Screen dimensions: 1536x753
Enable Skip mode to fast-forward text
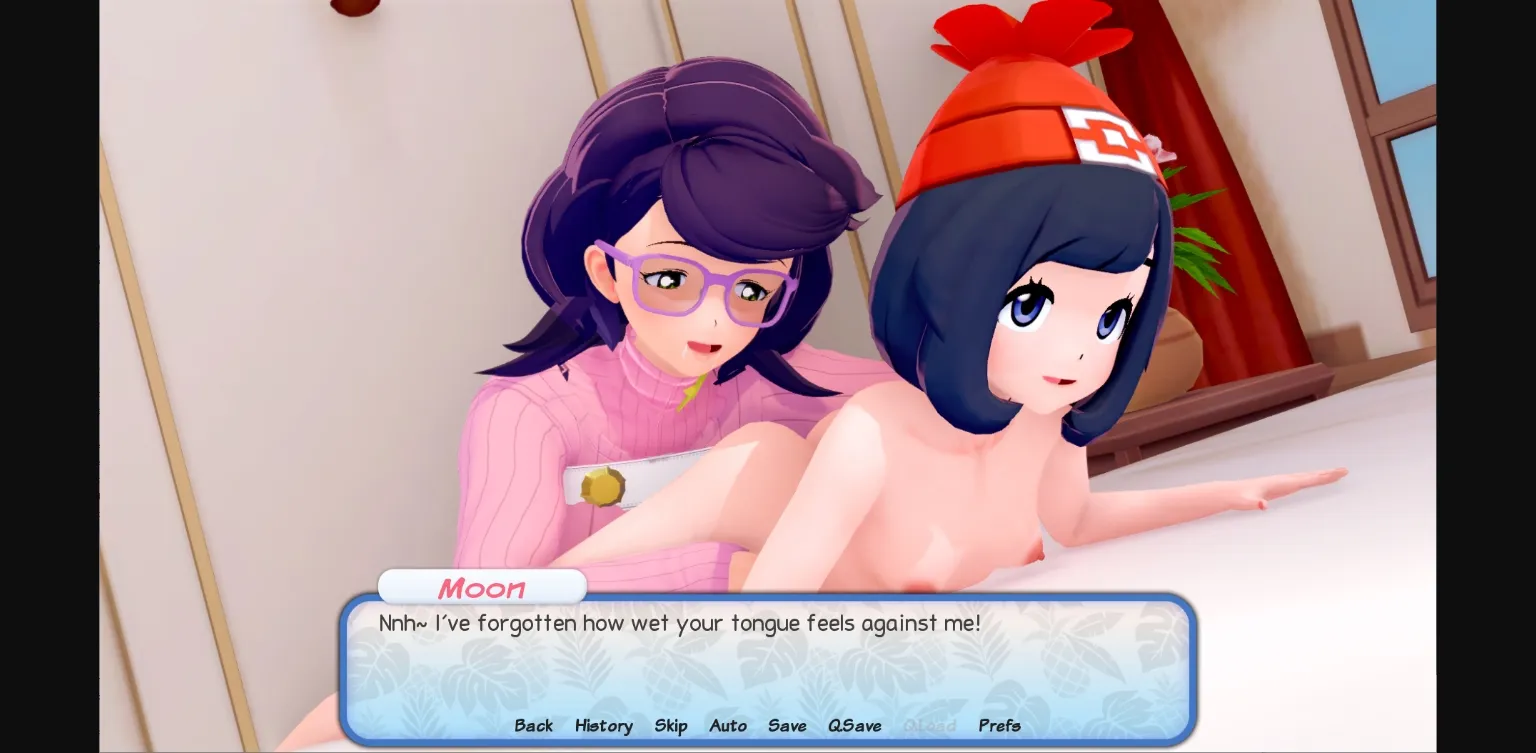coord(671,726)
